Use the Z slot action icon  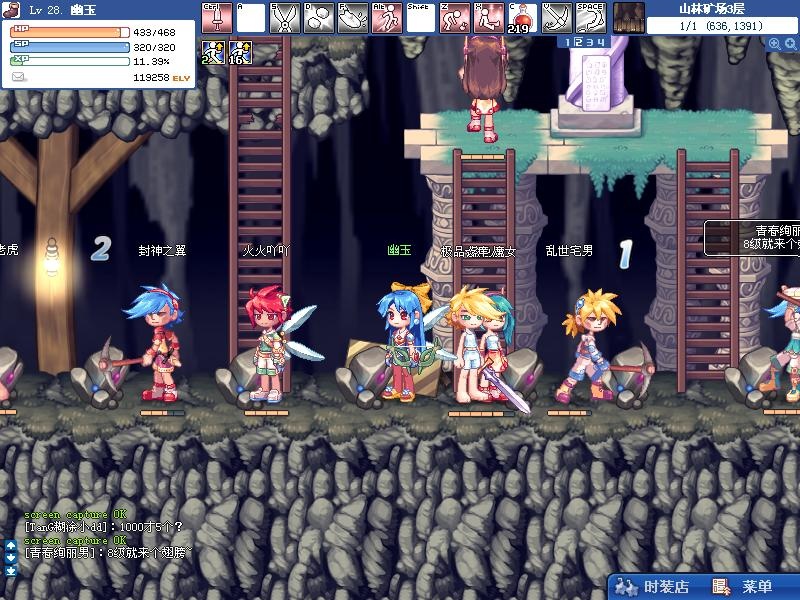click(x=454, y=17)
